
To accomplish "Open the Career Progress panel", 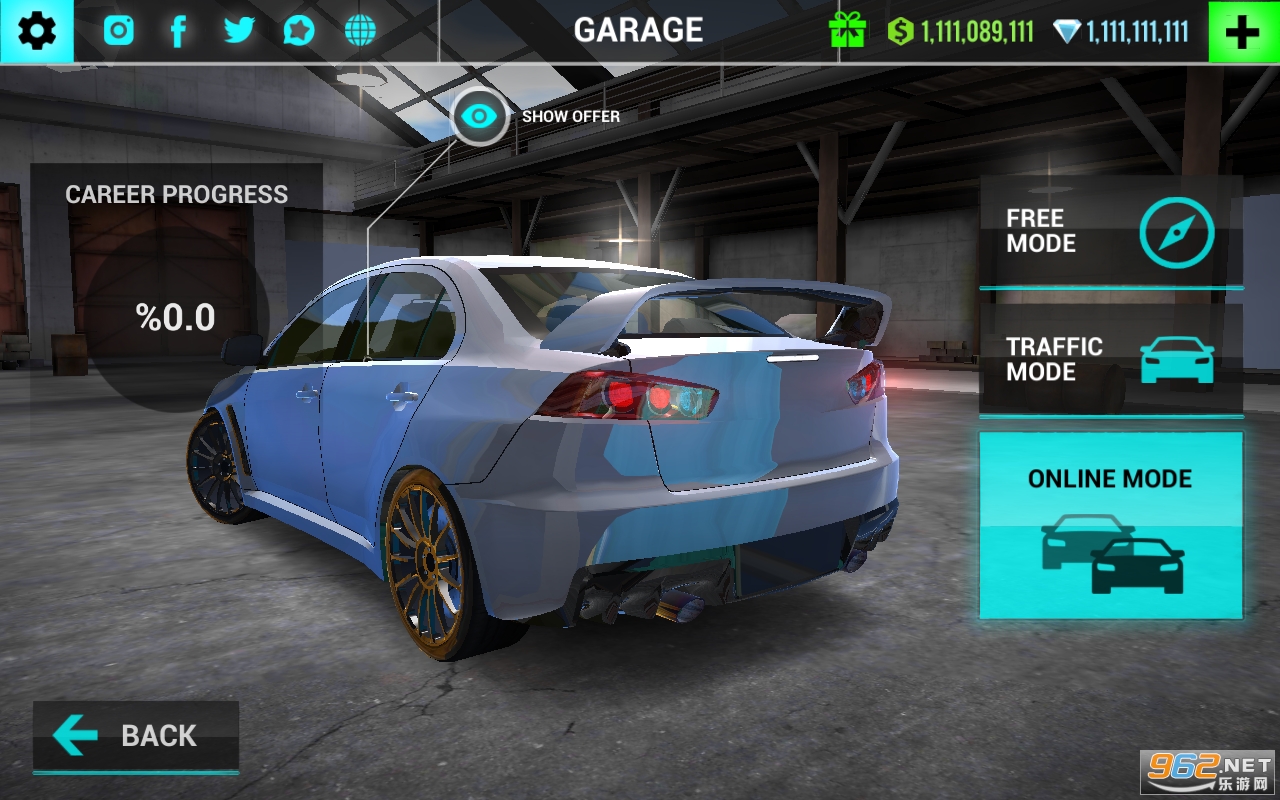I will coord(176,290).
